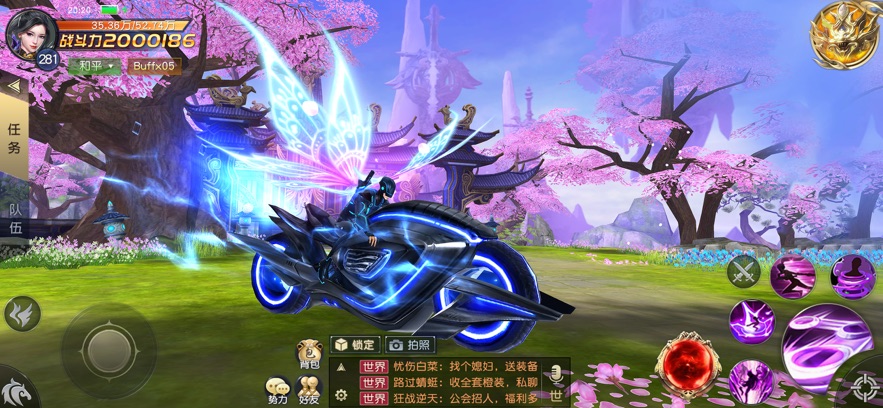883x408 pixels.
Task: Show the Buffx05 buff list
Action: tap(153, 66)
